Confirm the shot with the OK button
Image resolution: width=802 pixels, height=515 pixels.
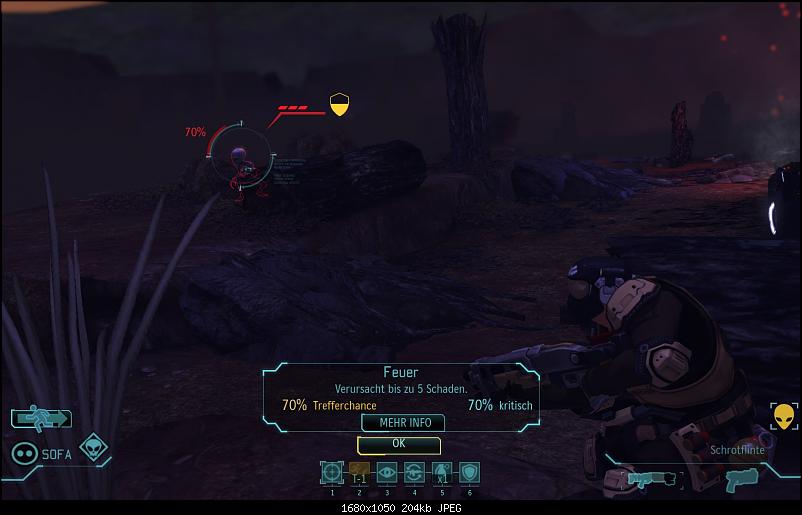pyautogui.click(x=398, y=443)
